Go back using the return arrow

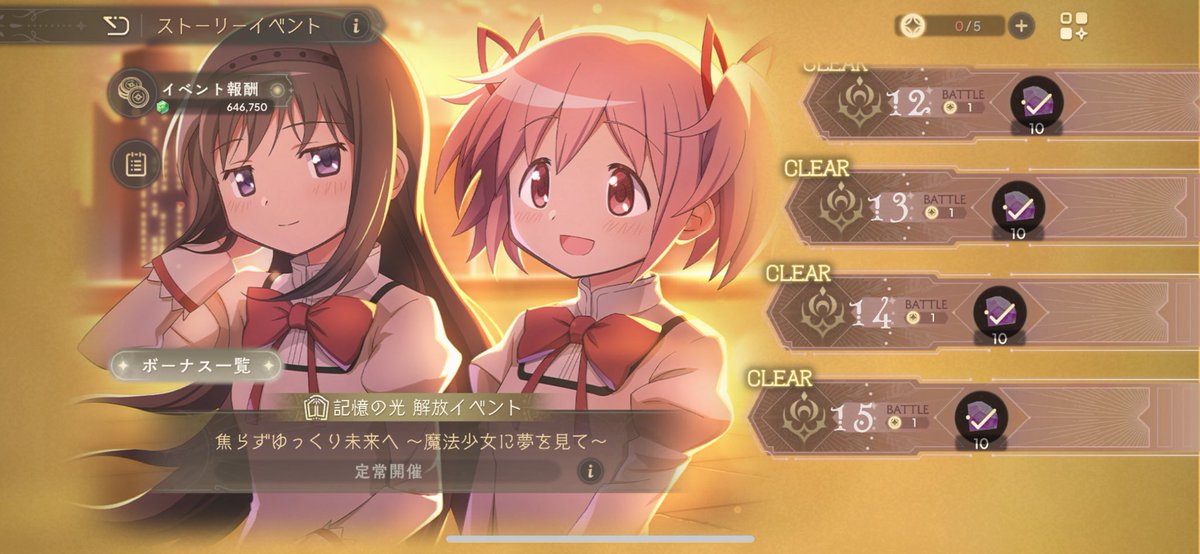coord(116,26)
